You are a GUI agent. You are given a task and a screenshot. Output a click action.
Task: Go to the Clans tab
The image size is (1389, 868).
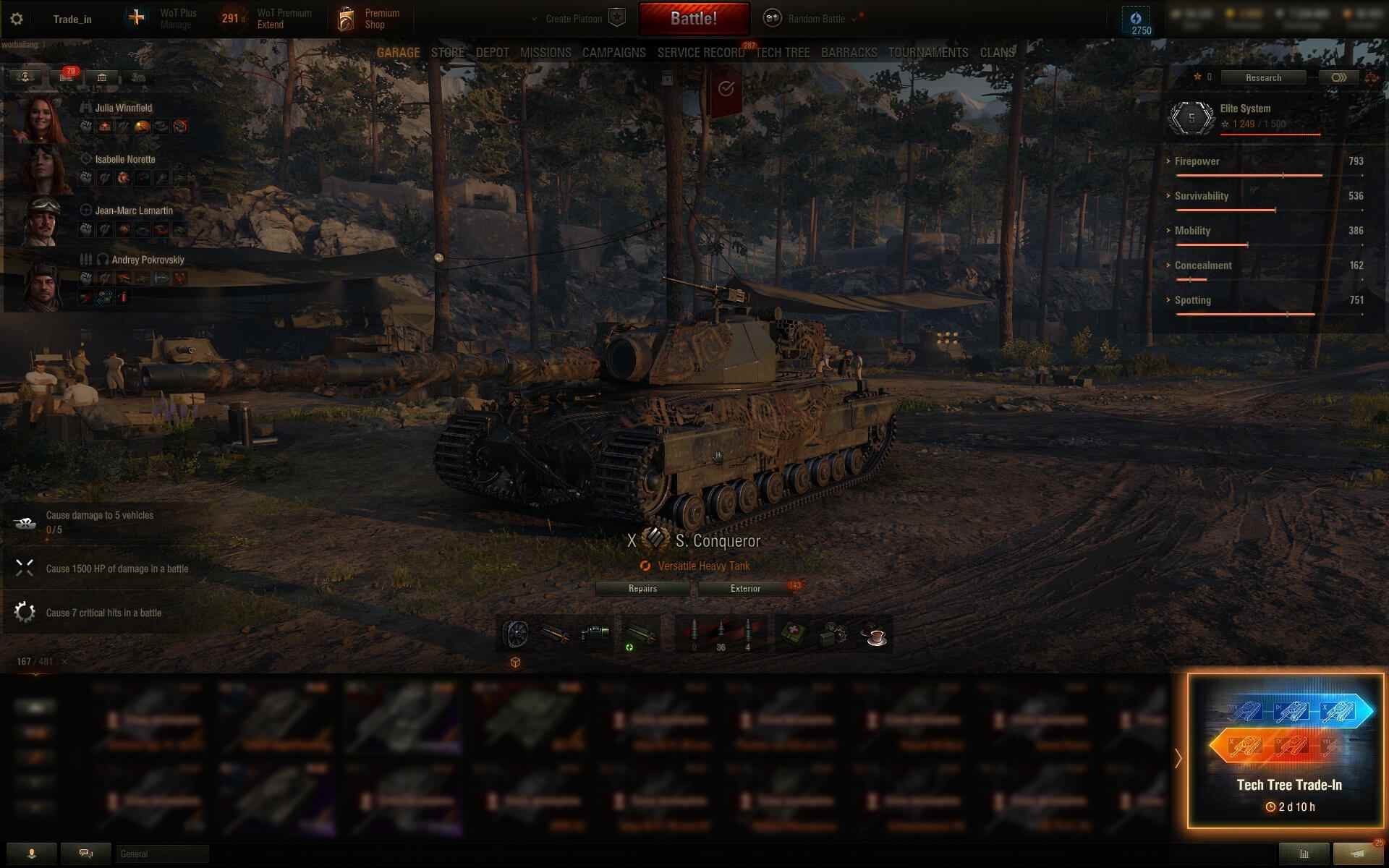pos(997,53)
